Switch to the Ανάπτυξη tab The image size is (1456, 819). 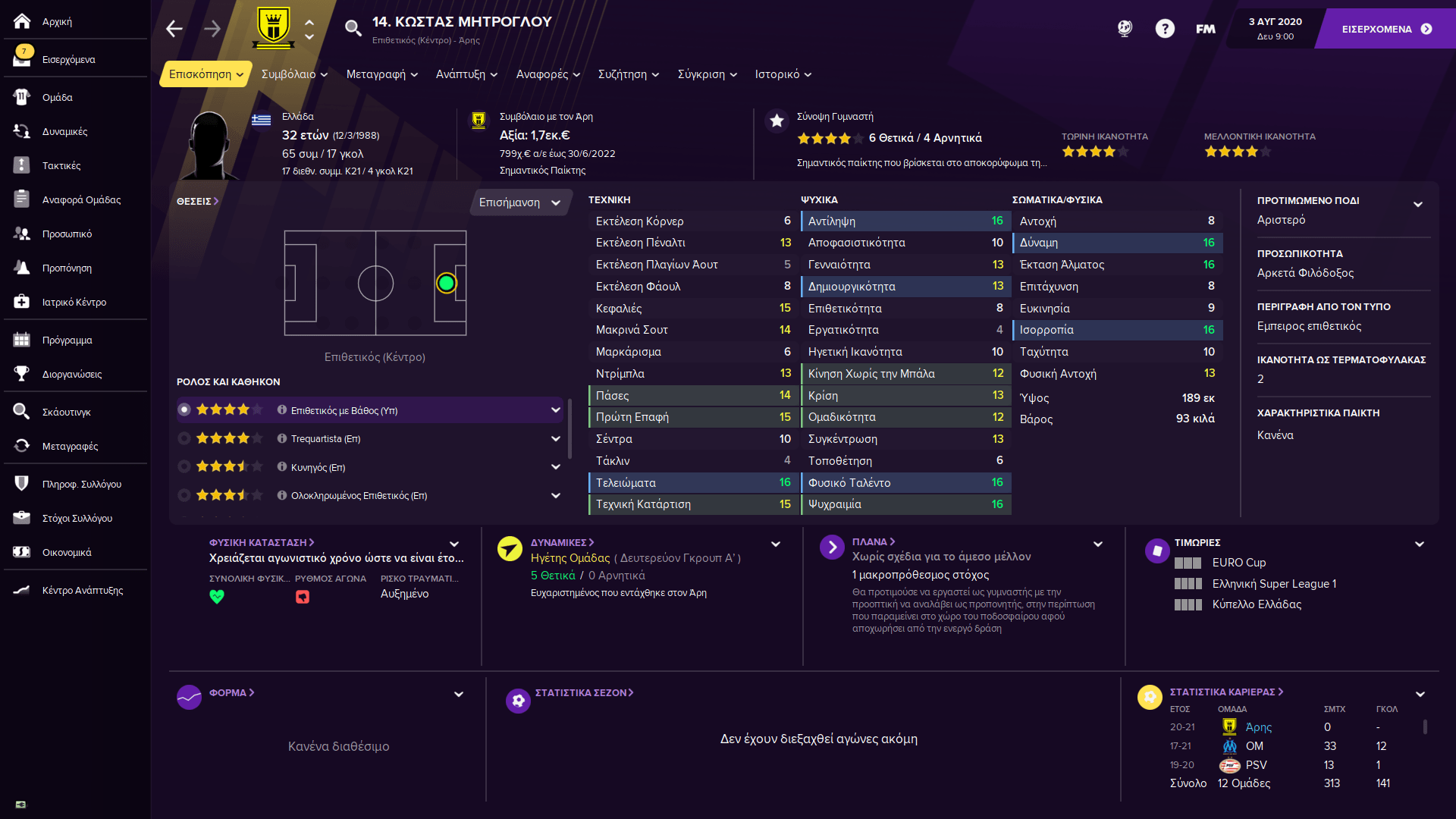[466, 74]
